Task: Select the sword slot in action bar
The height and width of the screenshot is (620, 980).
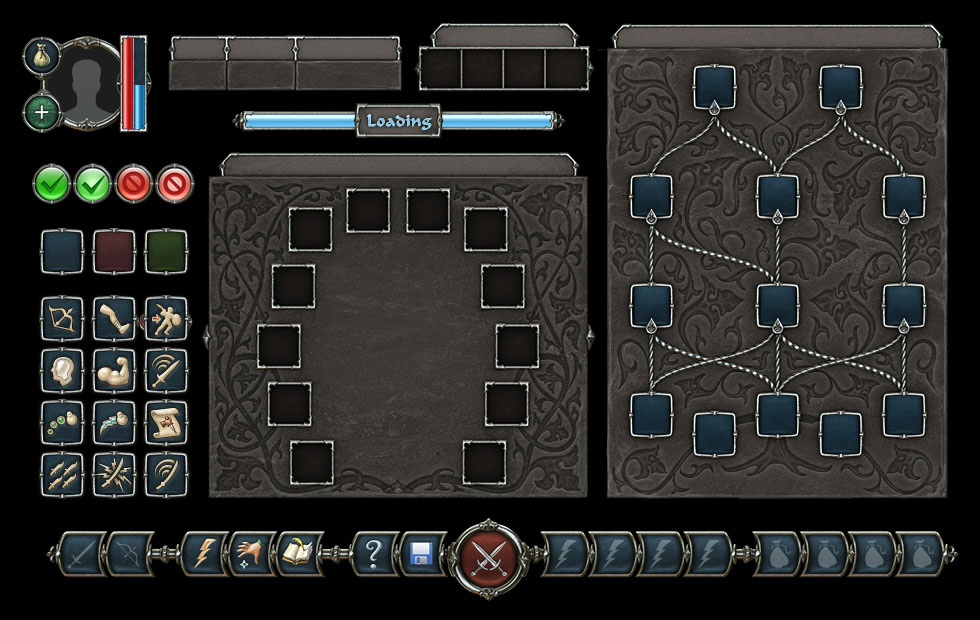Action: pos(82,552)
